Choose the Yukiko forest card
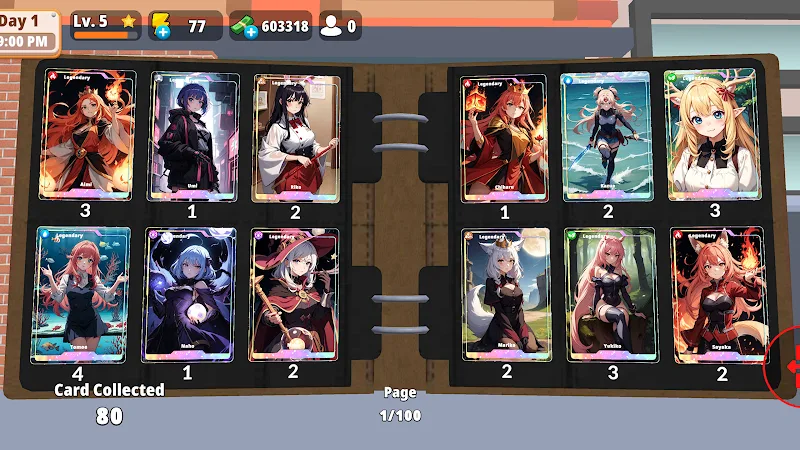This screenshot has height=450, width=800. point(610,294)
